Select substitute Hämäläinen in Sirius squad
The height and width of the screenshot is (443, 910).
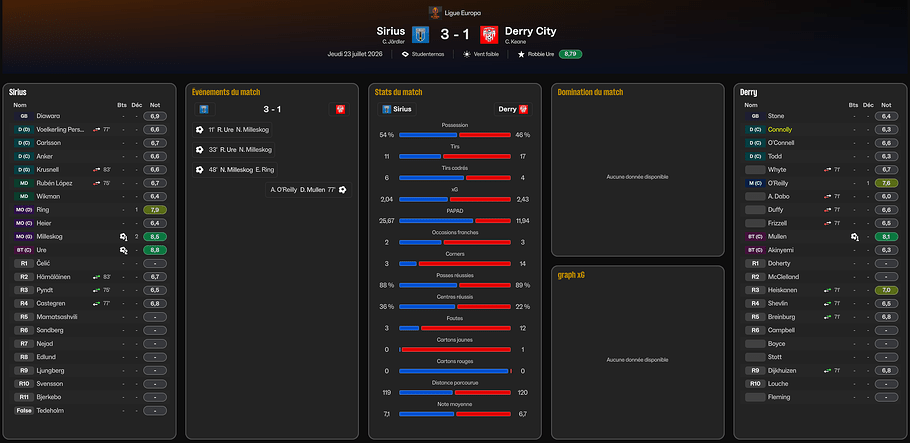(55, 276)
